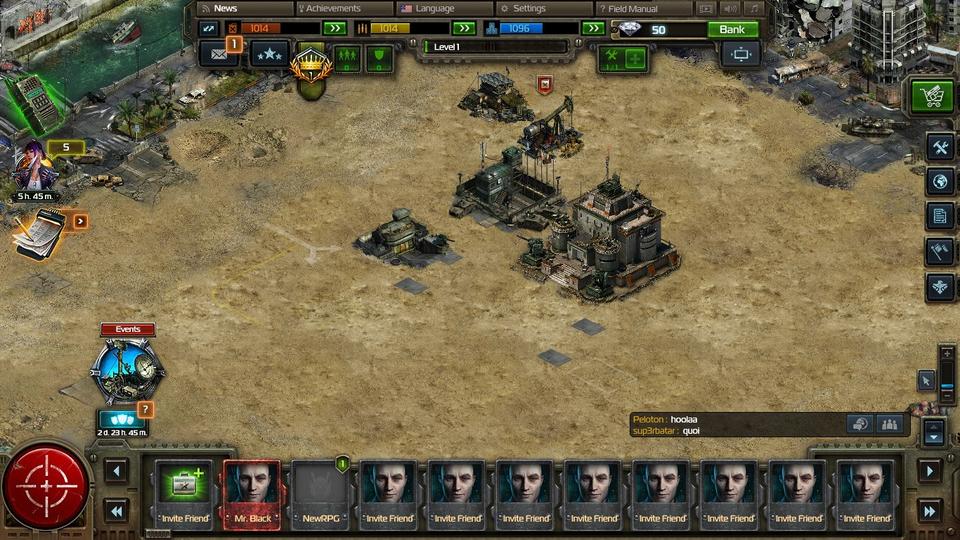The height and width of the screenshot is (540, 960).
Task: Click the red crosshair attack button
Action: click(45, 486)
